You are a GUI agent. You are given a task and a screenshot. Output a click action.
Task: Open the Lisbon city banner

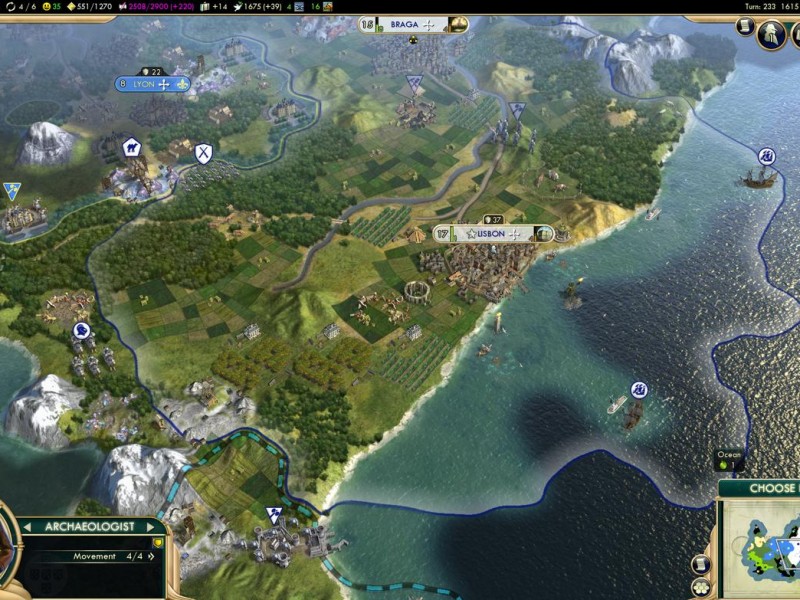pos(491,233)
